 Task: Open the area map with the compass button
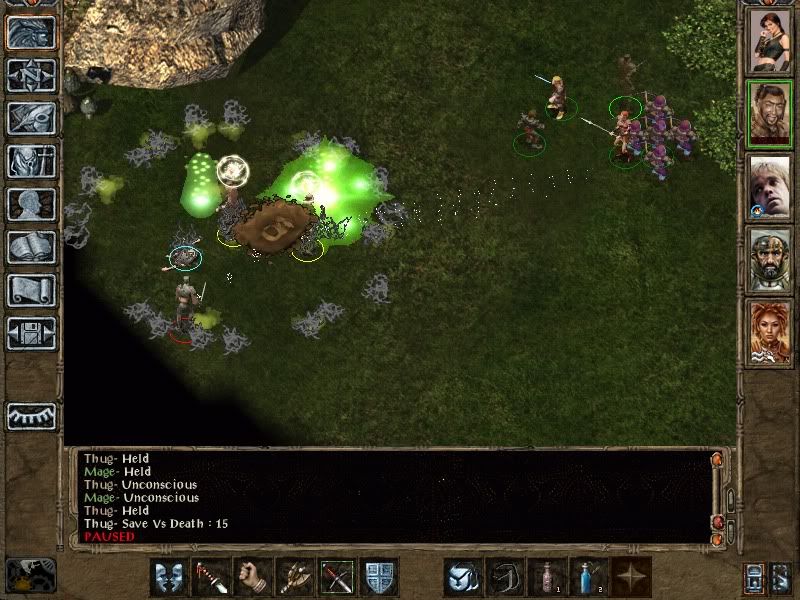31,76
